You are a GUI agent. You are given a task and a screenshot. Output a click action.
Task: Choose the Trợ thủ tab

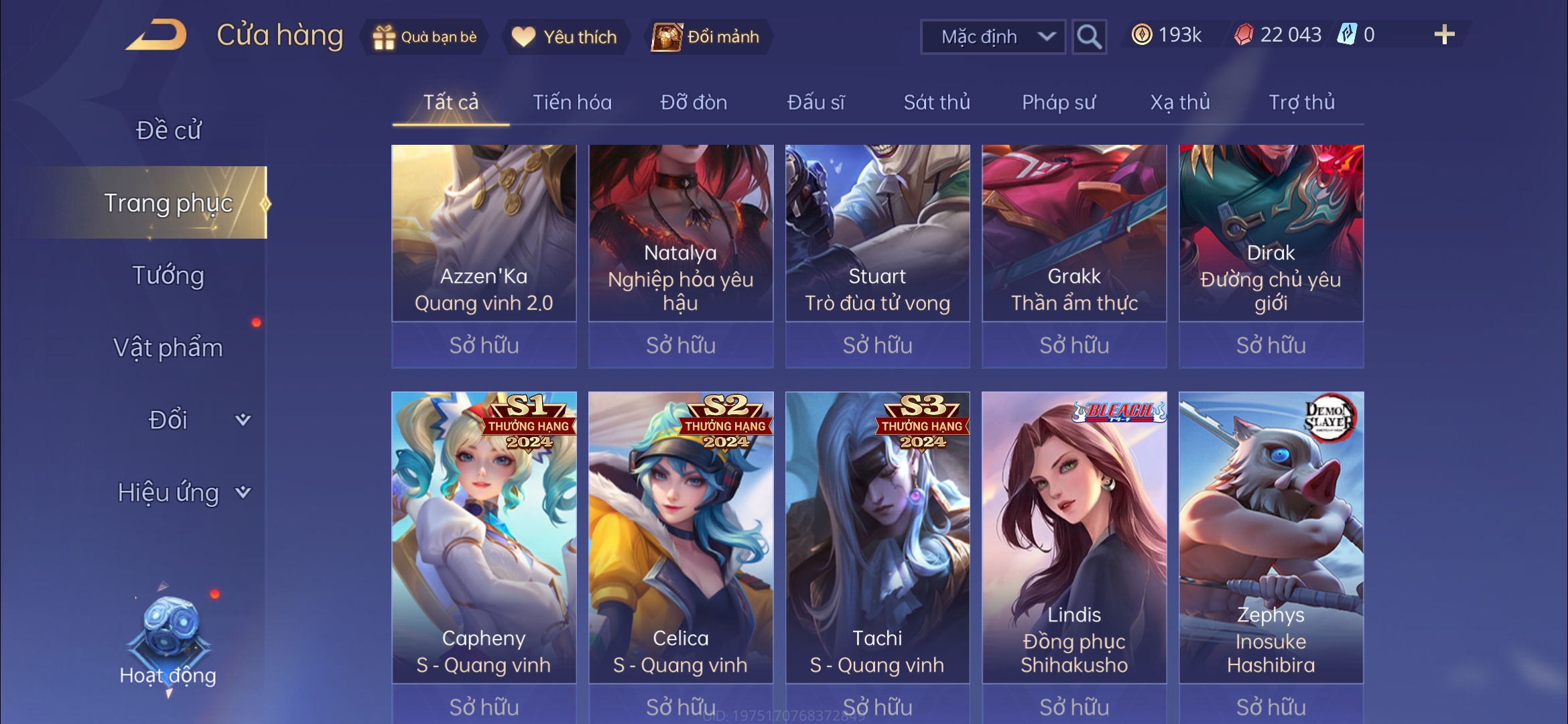click(x=1301, y=103)
